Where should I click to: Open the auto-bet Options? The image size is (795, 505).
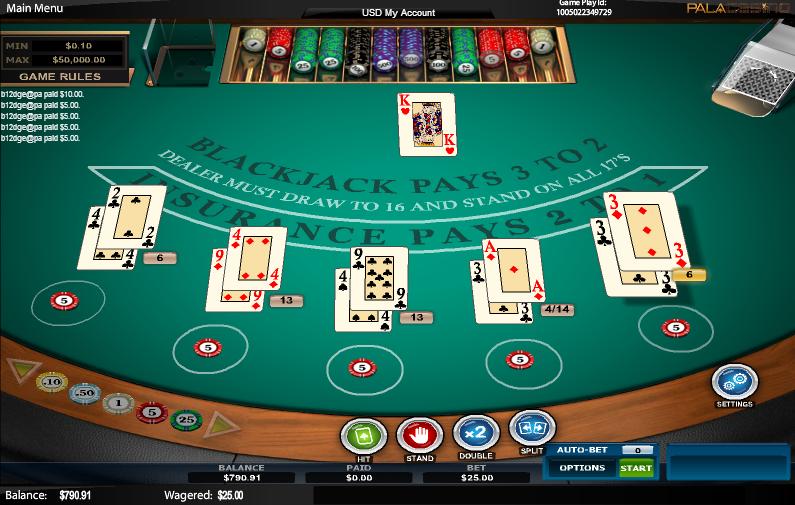581,468
